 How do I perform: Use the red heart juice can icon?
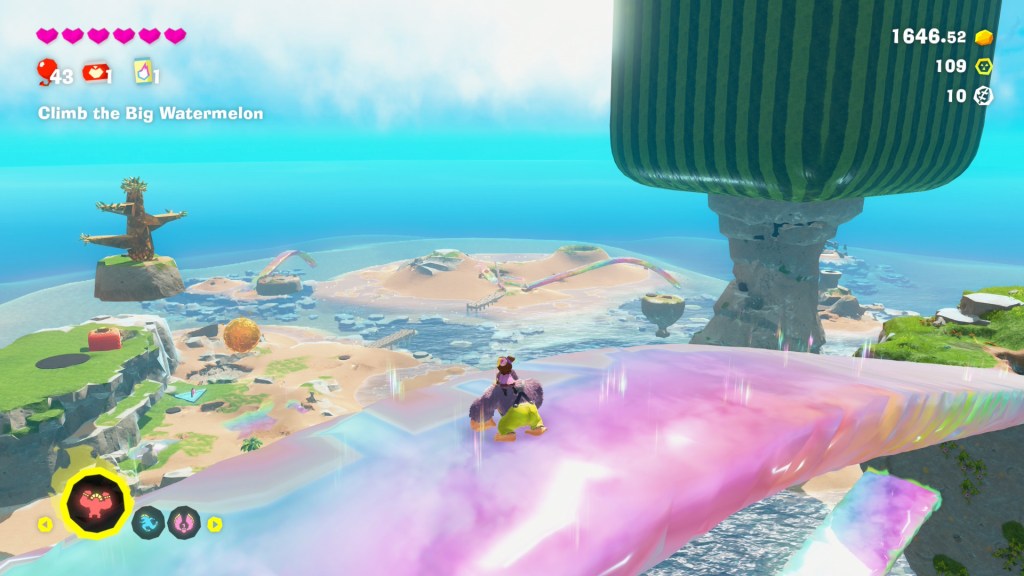(x=95, y=72)
